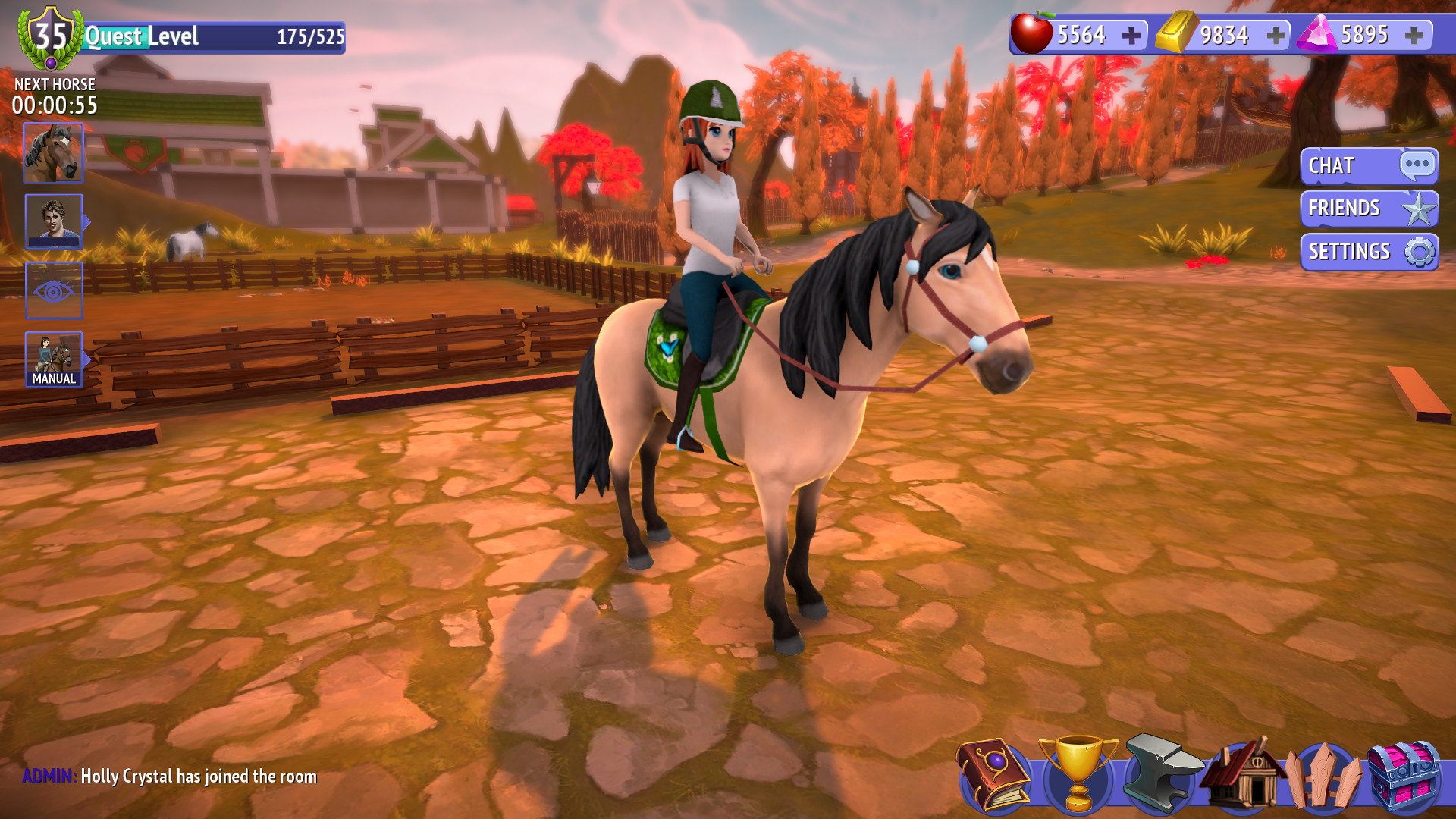Click the Friends star icon
Image resolution: width=1456 pixels, height=819 pixels.
coord(1419,209)
